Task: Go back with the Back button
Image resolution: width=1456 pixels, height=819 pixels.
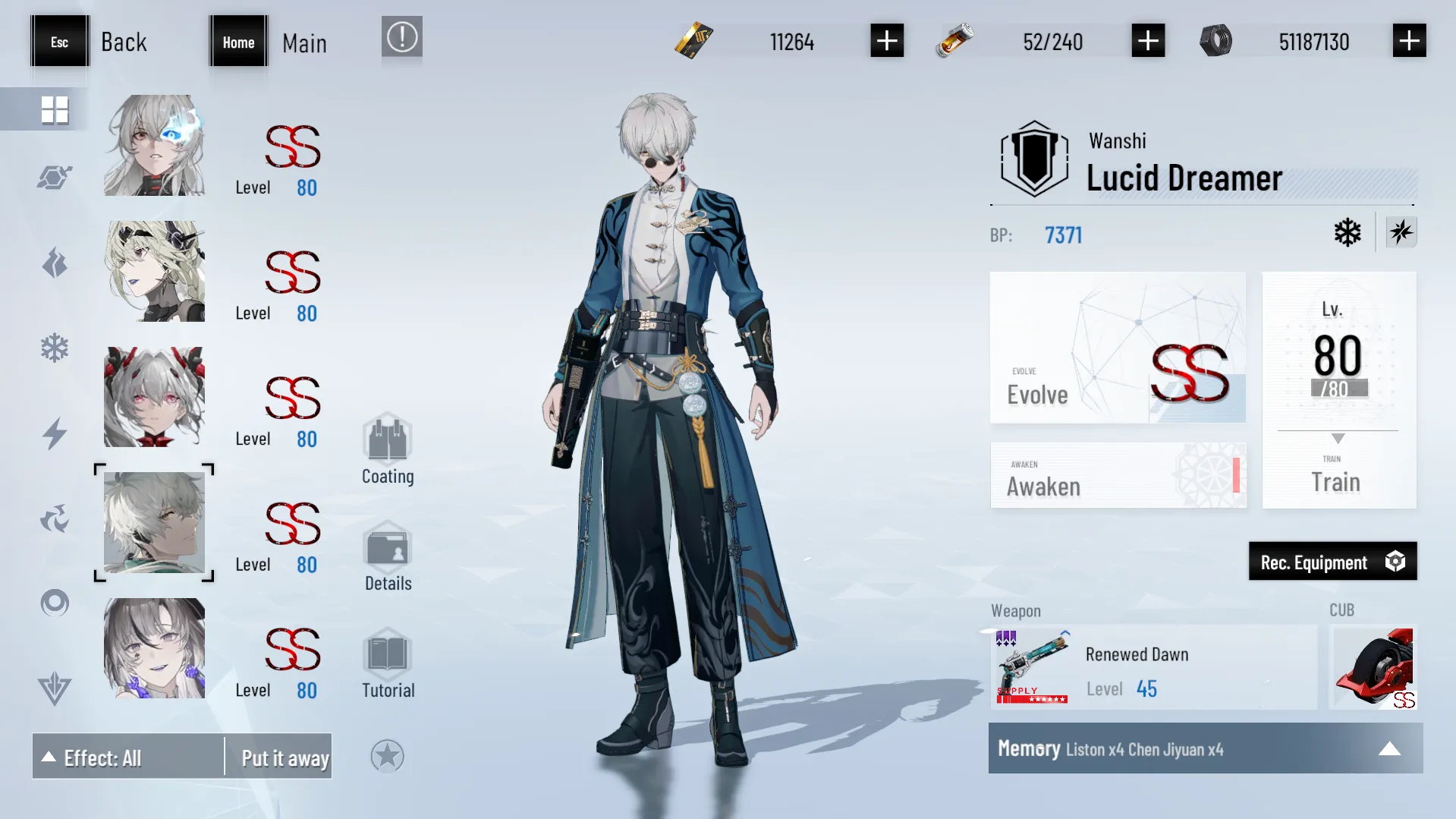Action: point(89,42)
